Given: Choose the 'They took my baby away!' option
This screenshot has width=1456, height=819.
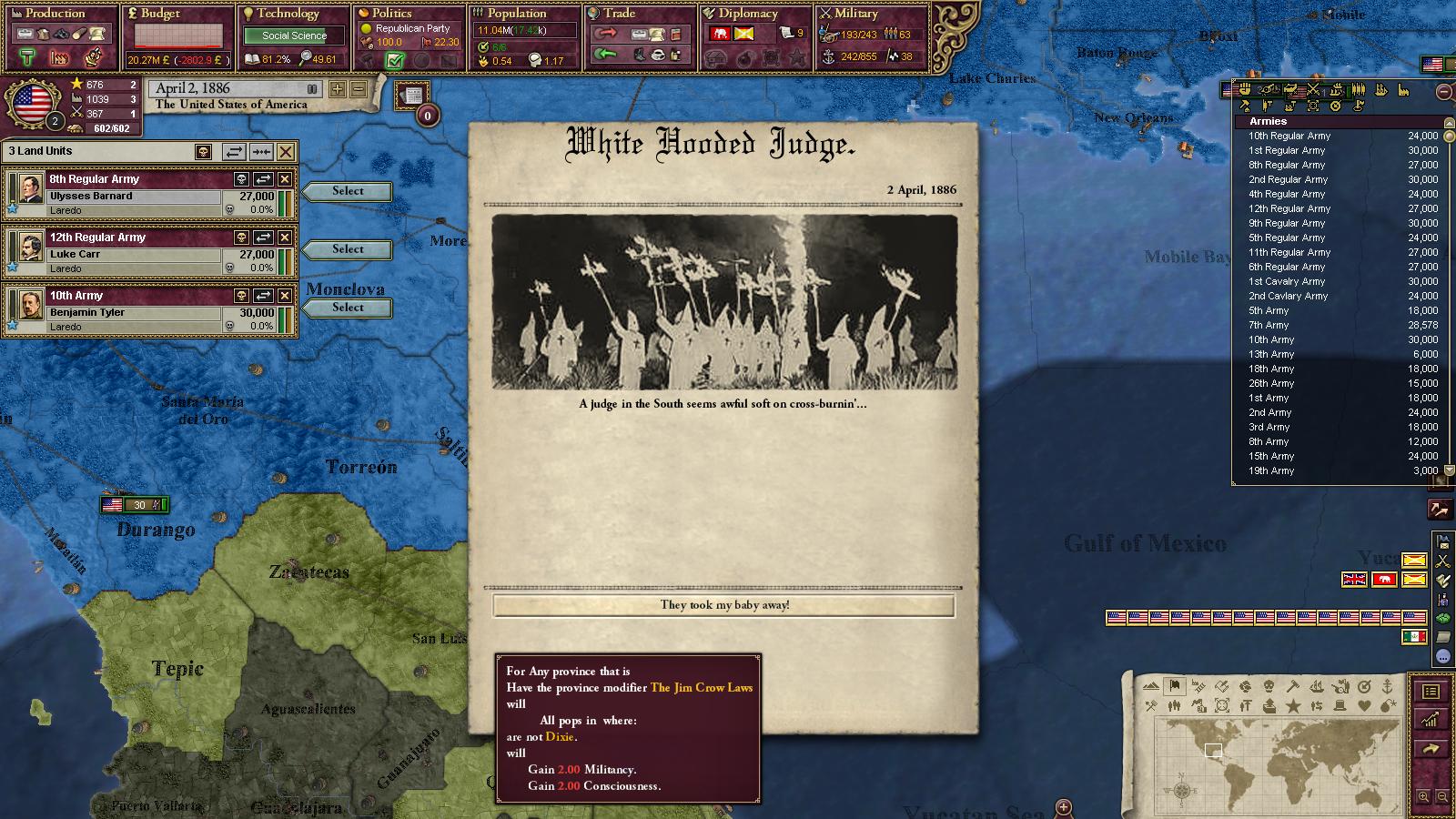Looking at the screenshot, I should pos(724,605).
